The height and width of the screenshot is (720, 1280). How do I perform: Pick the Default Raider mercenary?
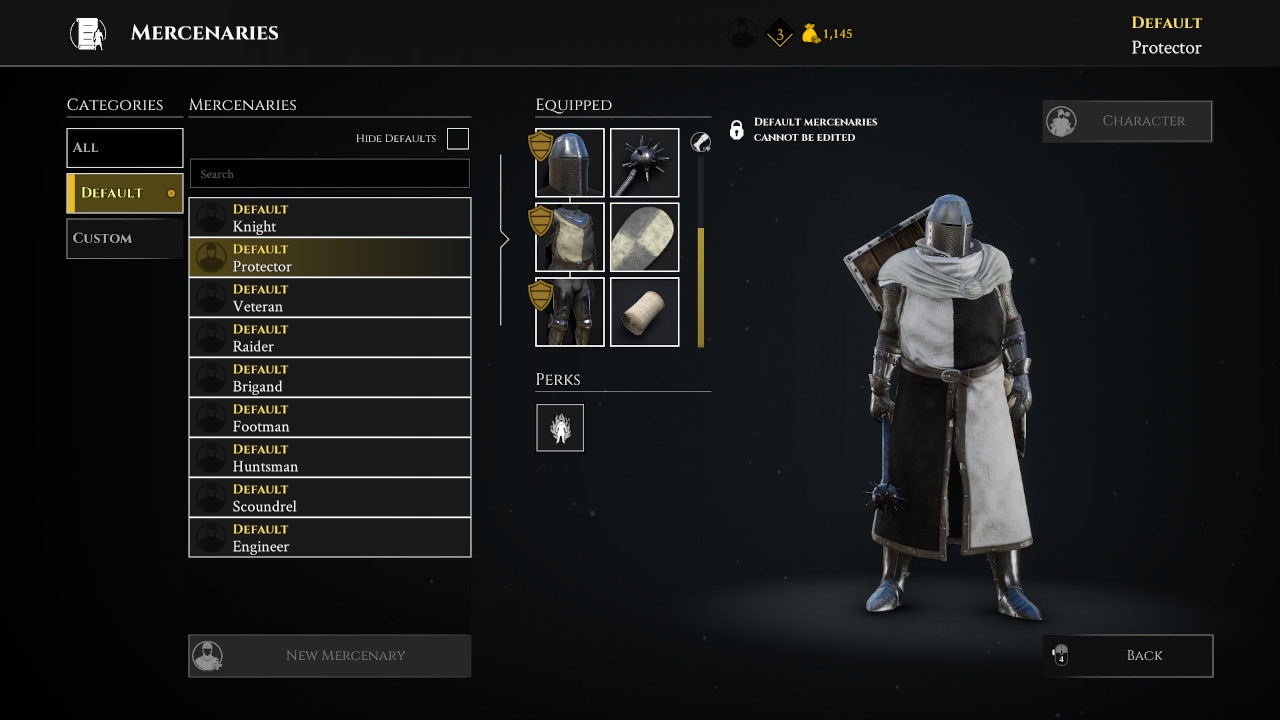click(330, 338)
